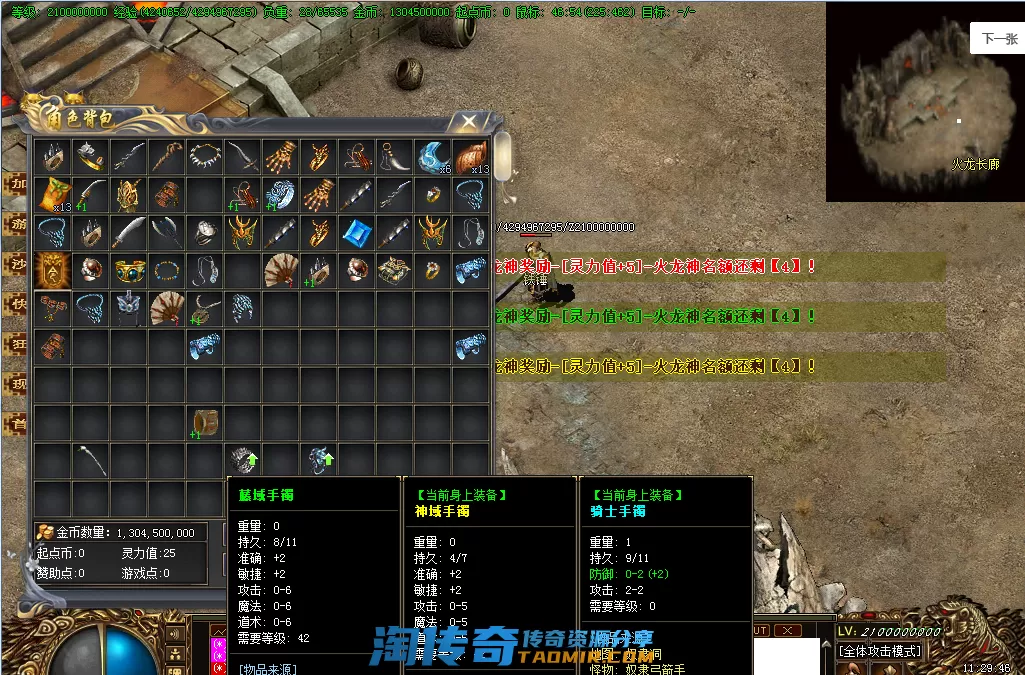Select the hovered bracelet with green arrow

pyautogui.click(x=244, y=460)
